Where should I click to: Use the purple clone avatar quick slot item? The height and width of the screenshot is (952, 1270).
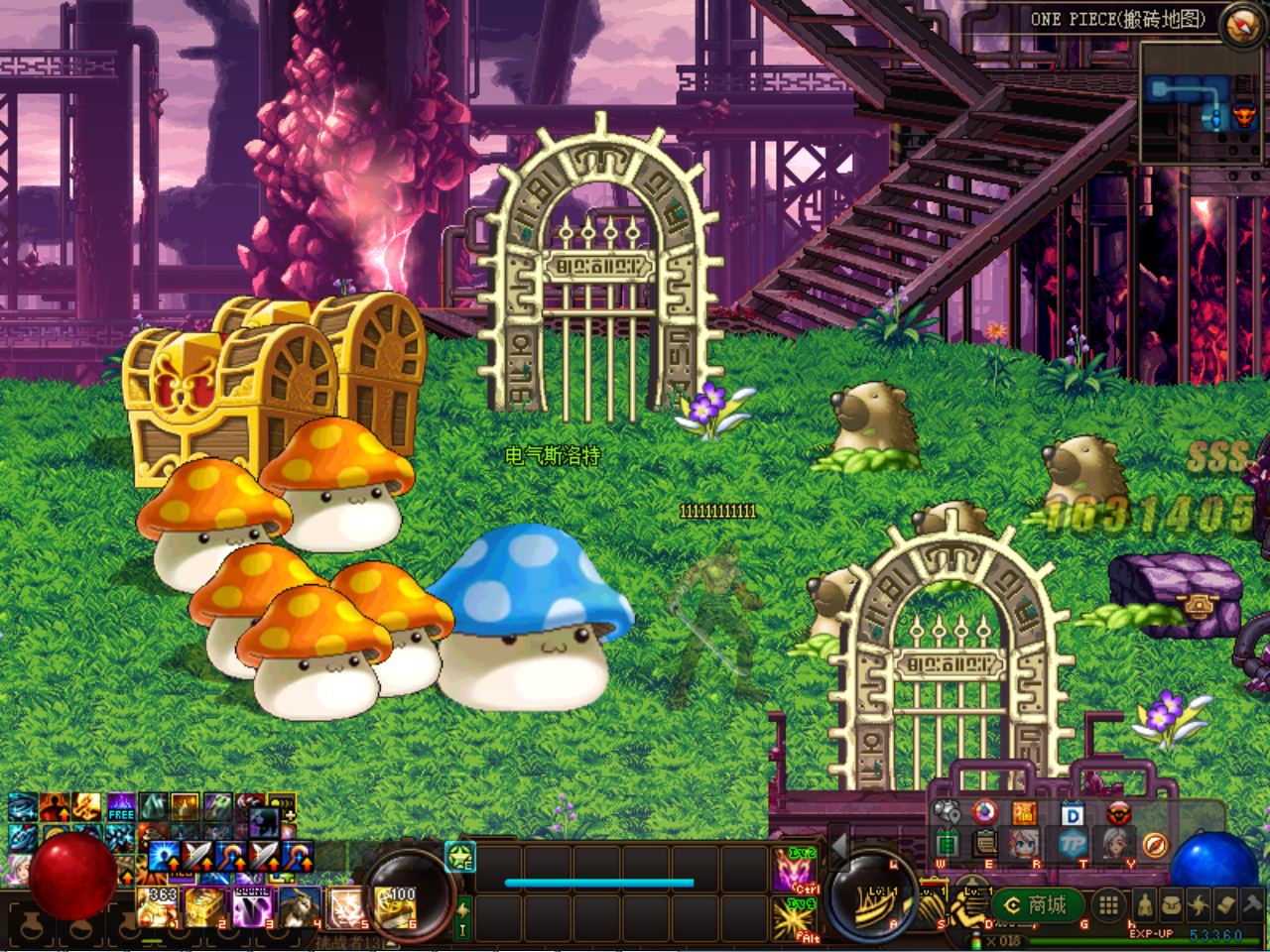pos(252,907)
